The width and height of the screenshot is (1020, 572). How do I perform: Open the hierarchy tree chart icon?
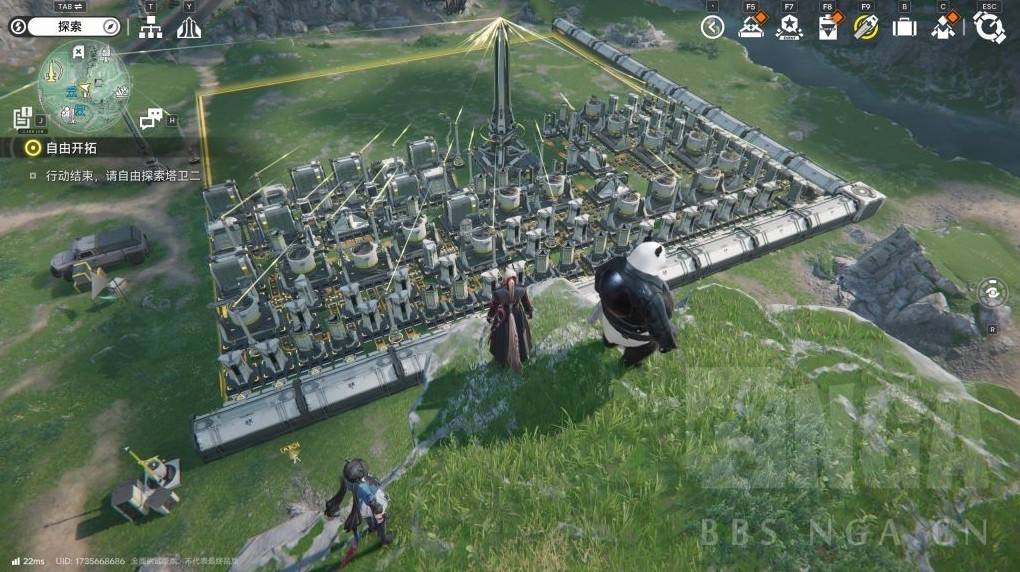[x=151, y=28]
